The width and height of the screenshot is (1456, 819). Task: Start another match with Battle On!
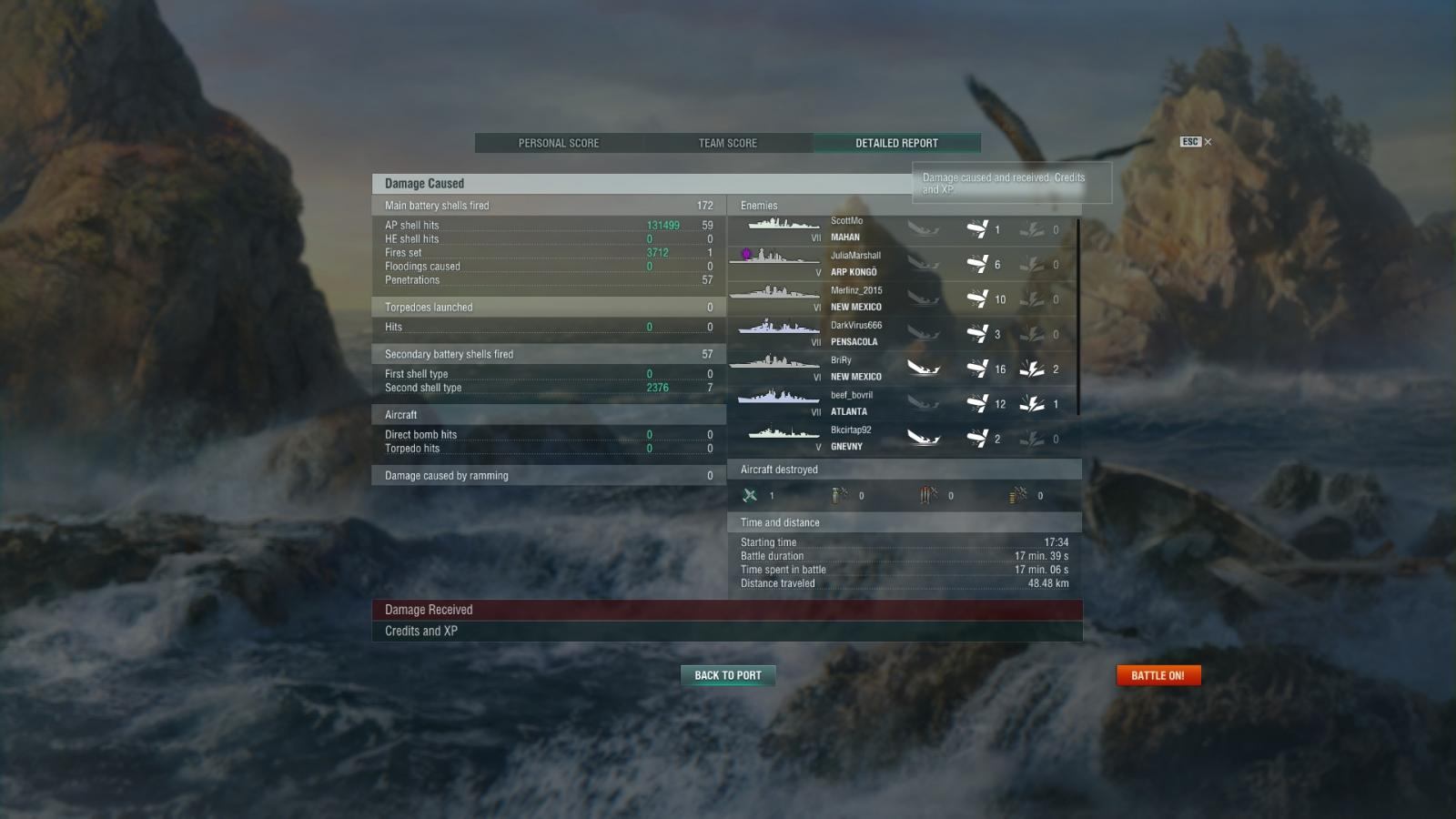coord(1158,675)
